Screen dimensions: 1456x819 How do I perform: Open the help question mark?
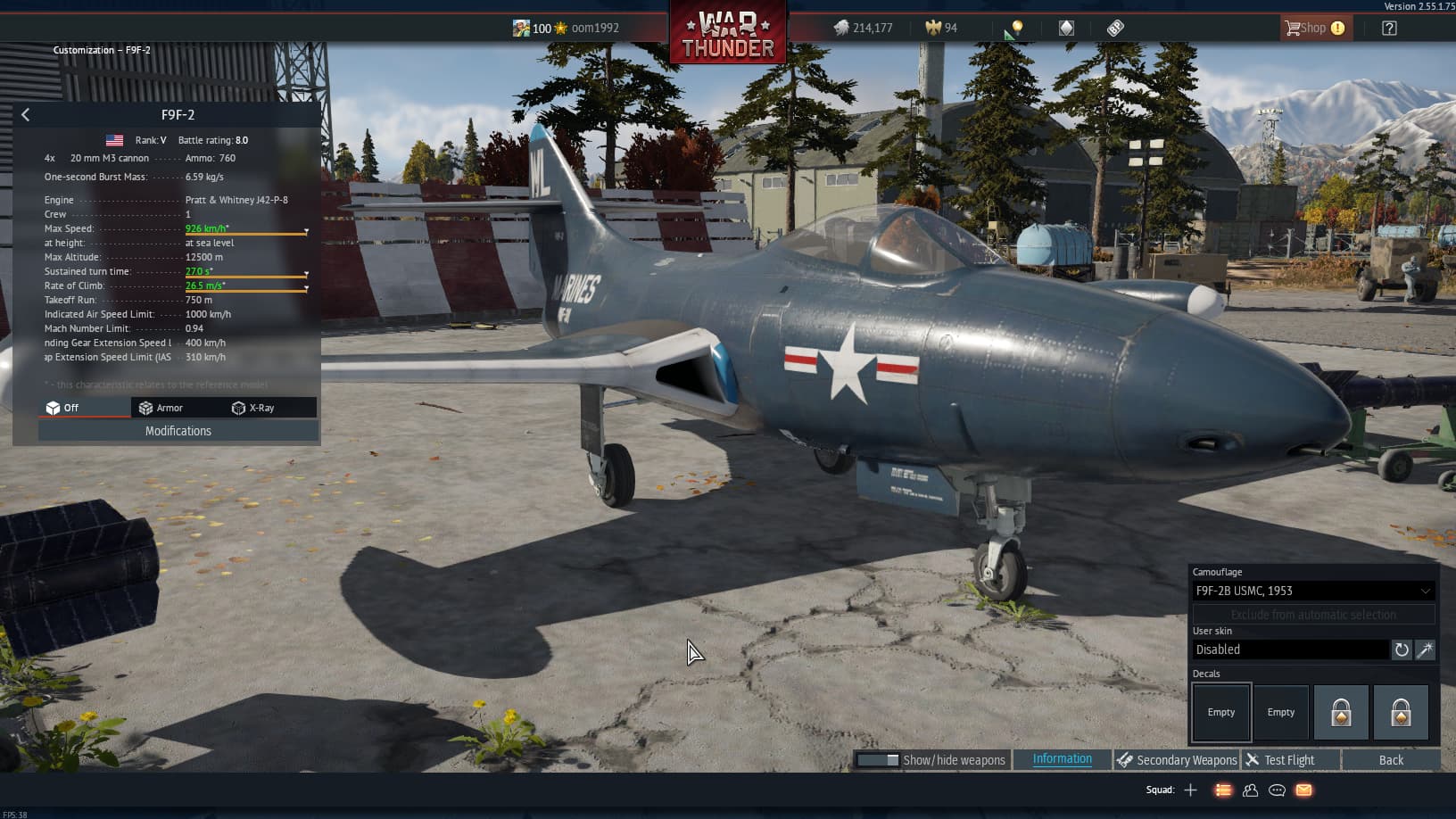click(x=1389, y=28)
